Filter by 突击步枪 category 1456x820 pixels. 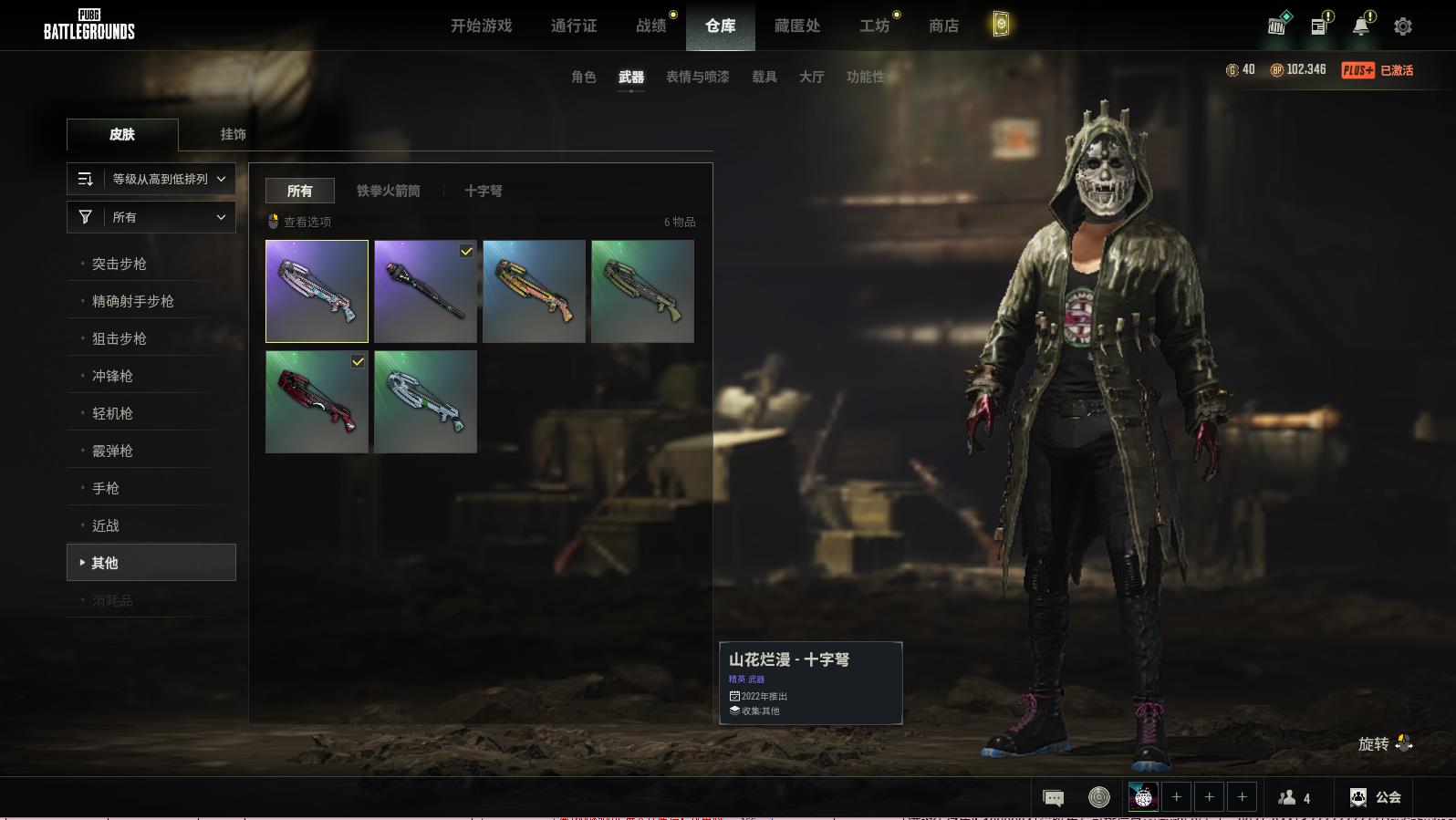(120, 264)
